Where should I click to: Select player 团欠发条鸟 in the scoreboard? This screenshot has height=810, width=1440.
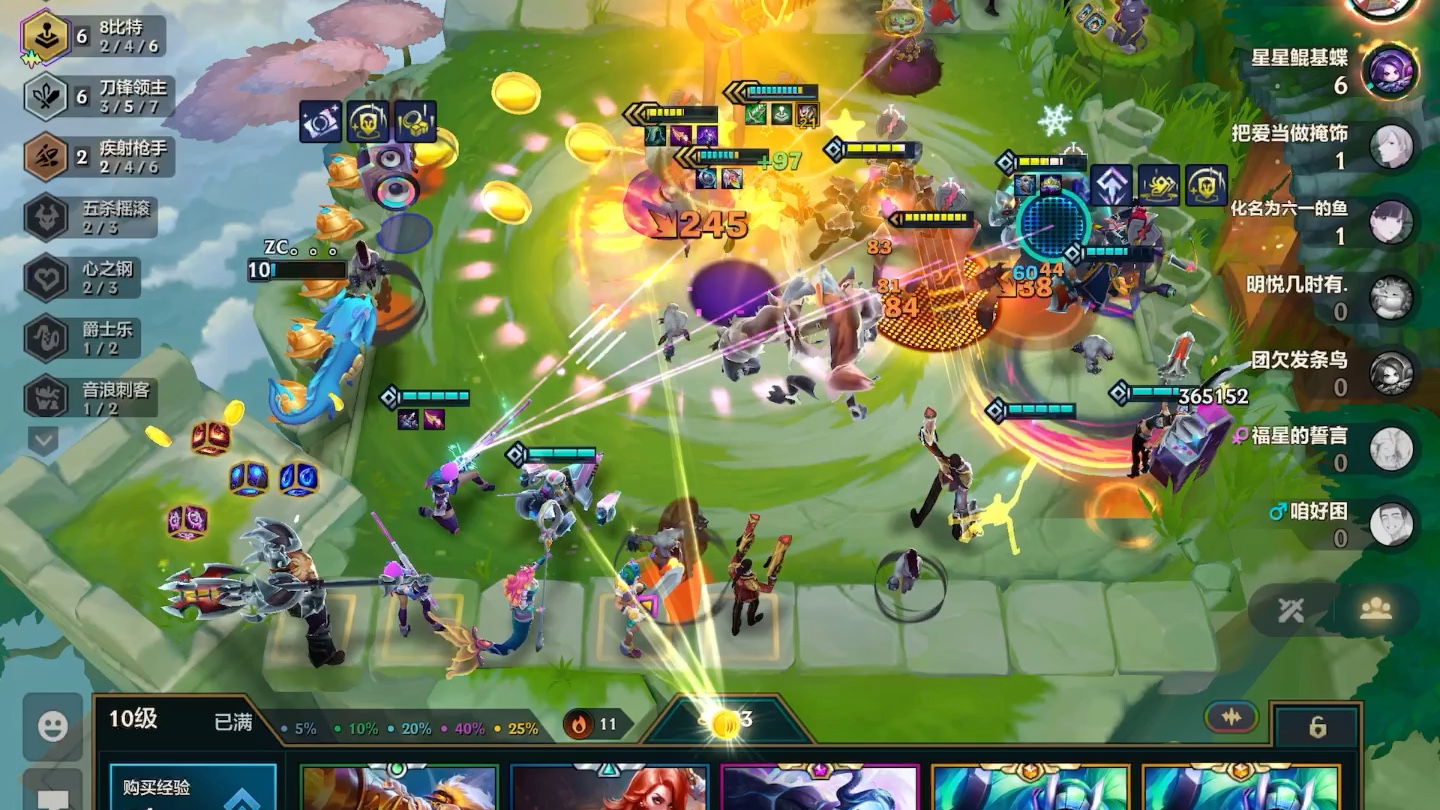1390,372
